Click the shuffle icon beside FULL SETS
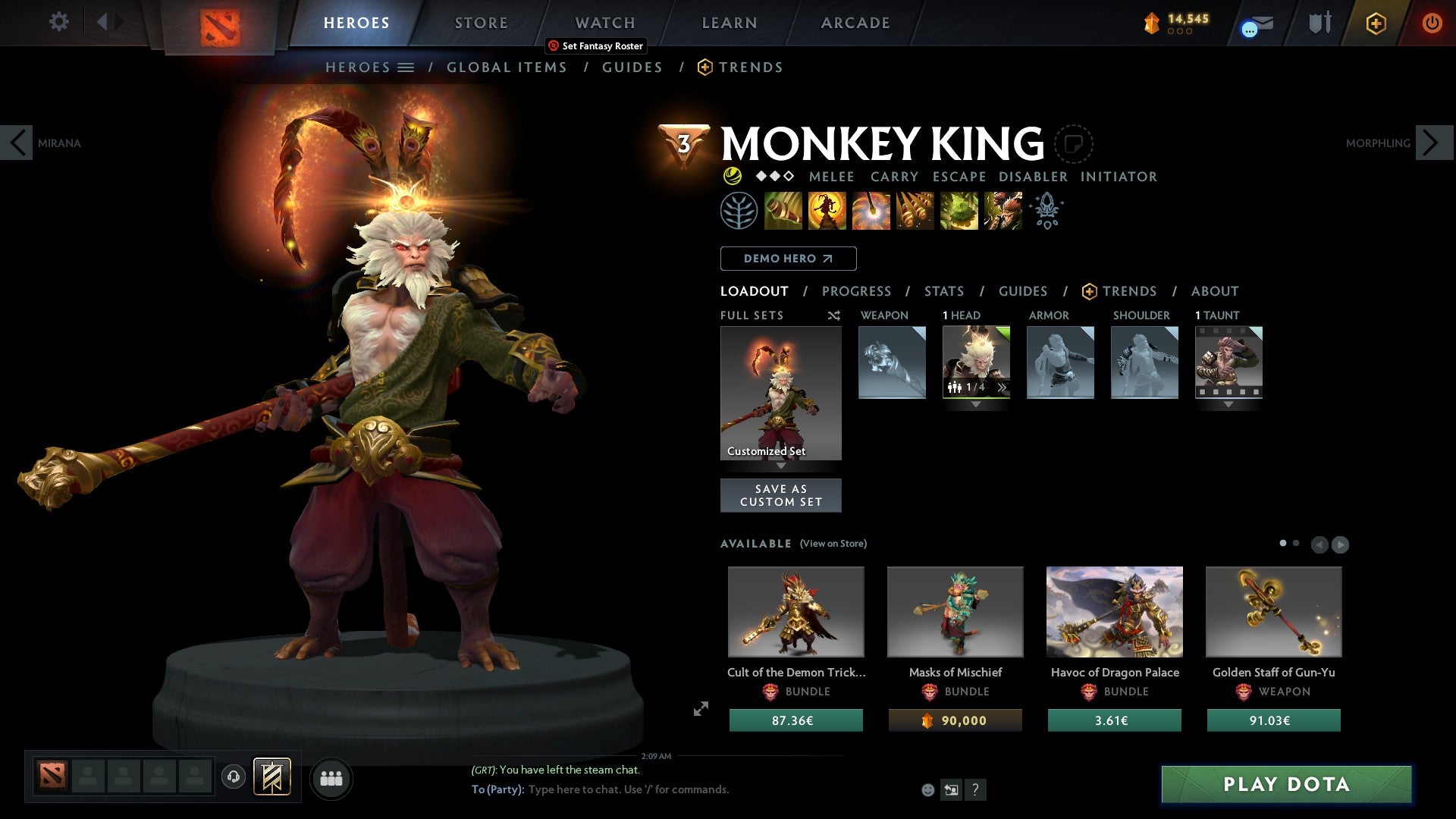The width and height of the screenshot is (1456, 819). tap(833, 315)
